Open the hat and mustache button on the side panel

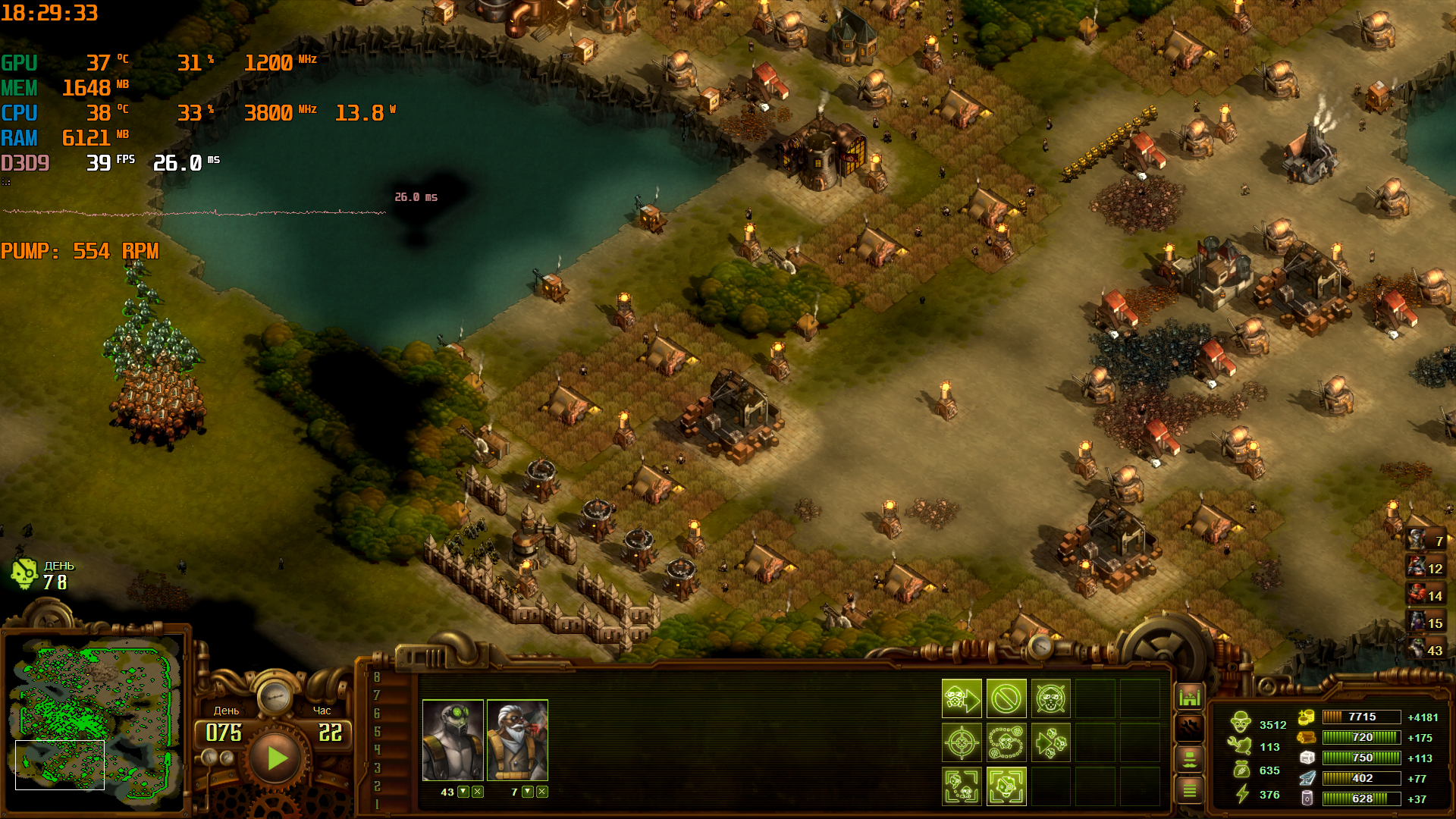(x=1189, y=759)
